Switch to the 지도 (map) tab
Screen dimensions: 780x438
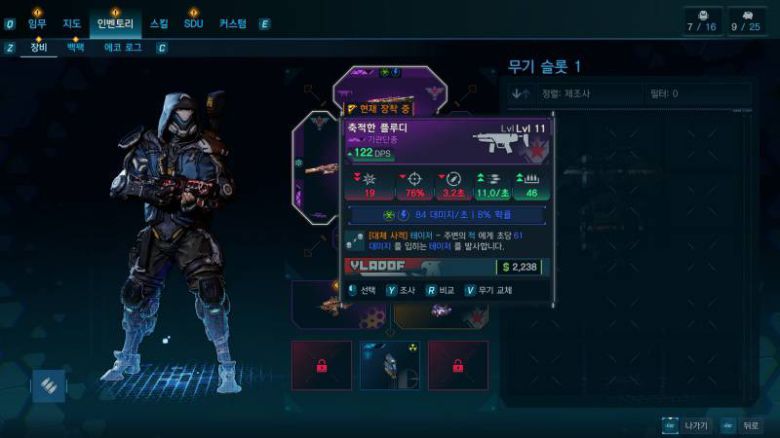(71, 23)
